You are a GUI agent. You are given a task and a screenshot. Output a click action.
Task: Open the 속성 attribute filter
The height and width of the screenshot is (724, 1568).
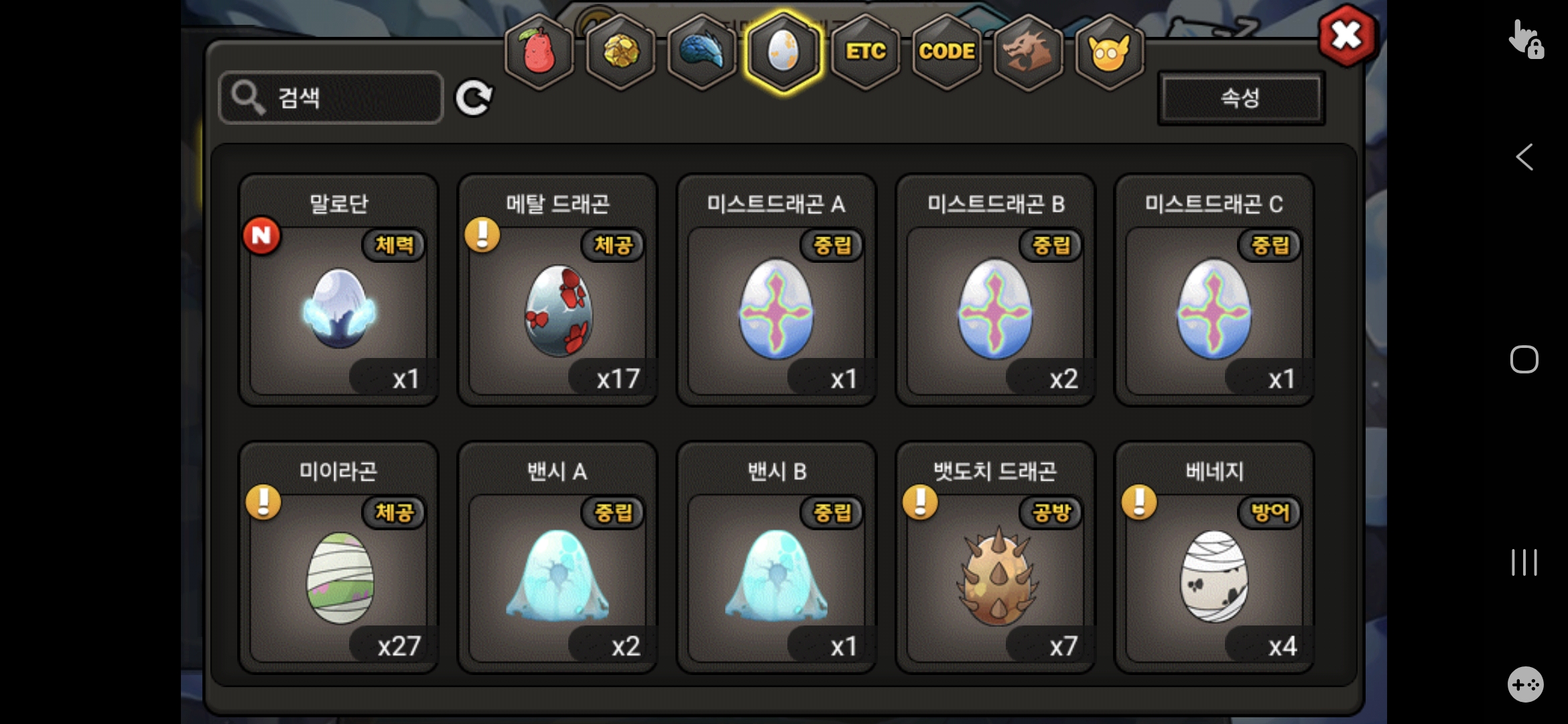click(1241, 98)
